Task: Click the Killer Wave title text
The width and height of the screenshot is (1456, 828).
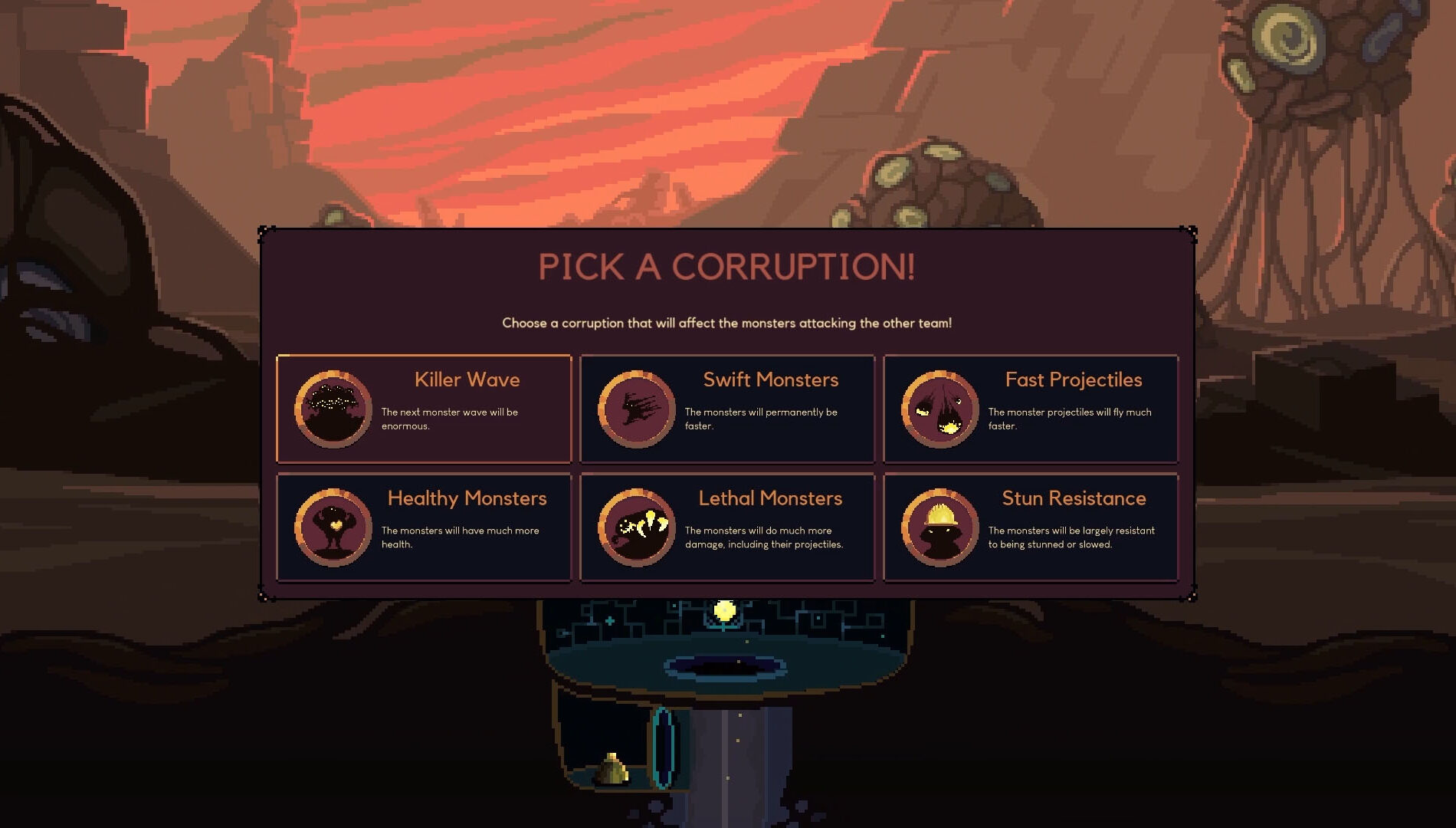Action: [x=466, y=379]
